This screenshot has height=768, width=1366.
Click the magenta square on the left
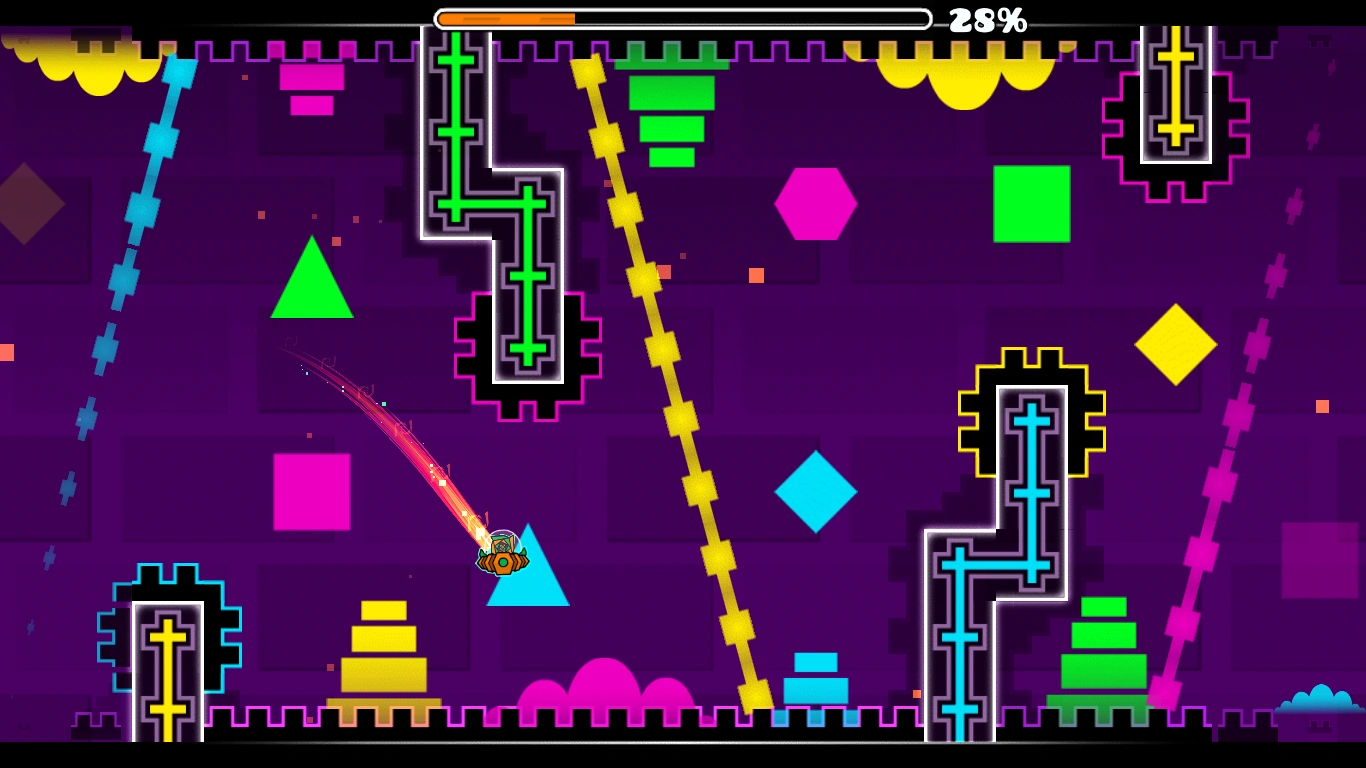click(312, 490)
